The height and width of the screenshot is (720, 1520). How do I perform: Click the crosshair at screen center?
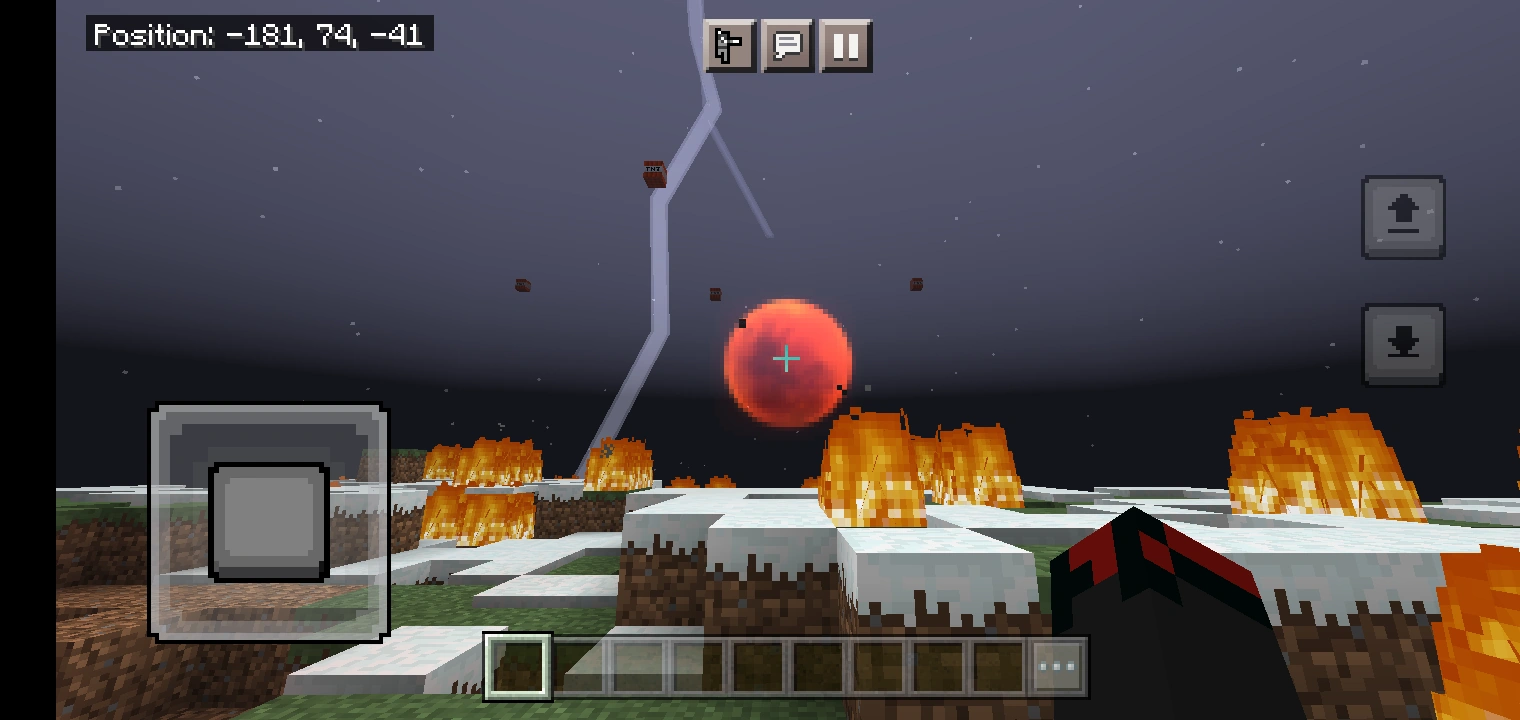click(x=786, y=358)
